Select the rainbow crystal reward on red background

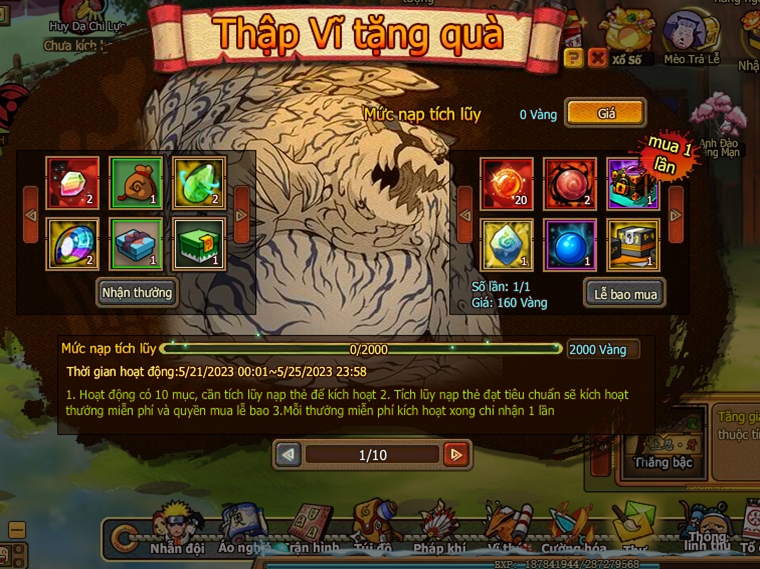[x=73, y=181]
